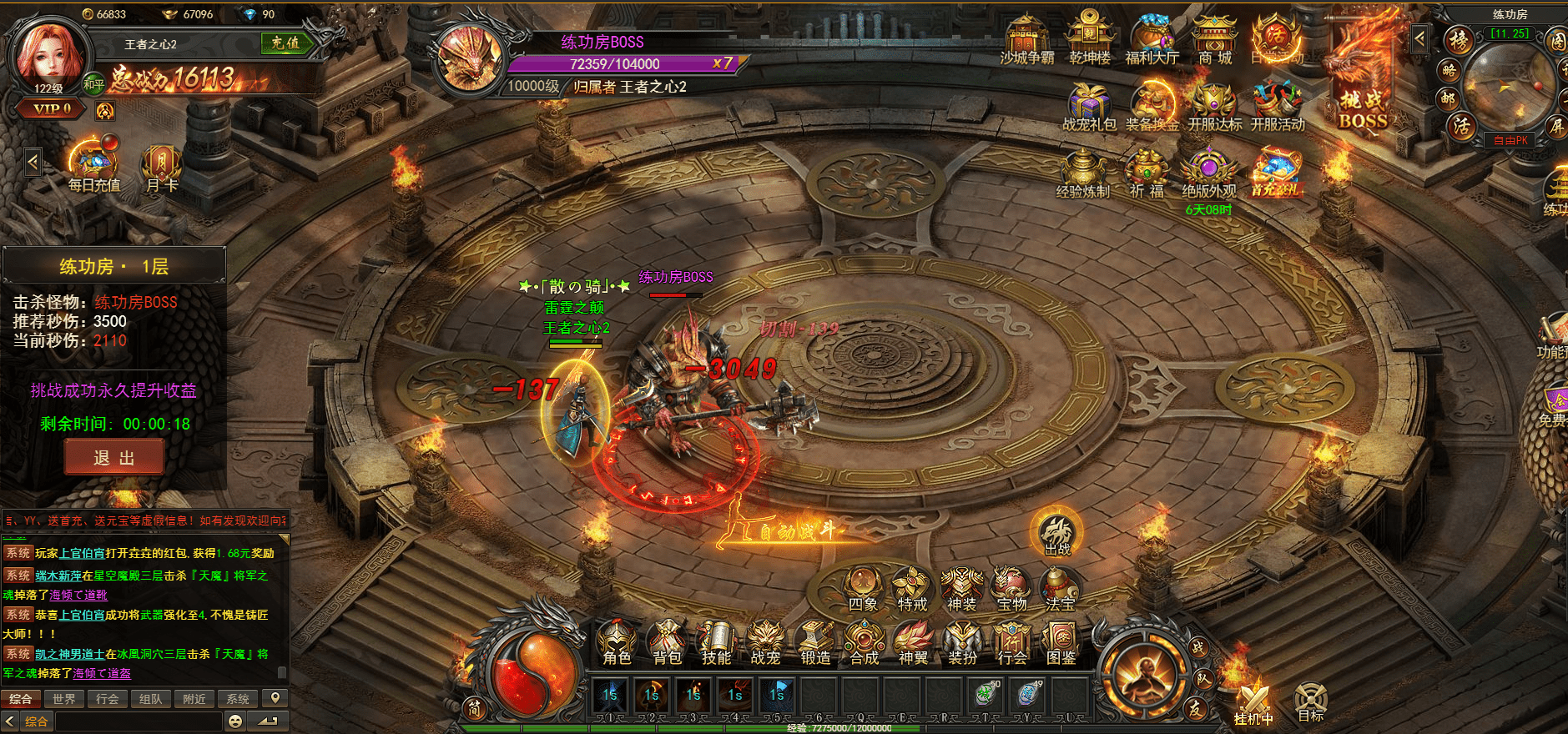Open the 每日充值 daily recharge icon
The image size is (1568, 734).
click(x=93, y=168)
